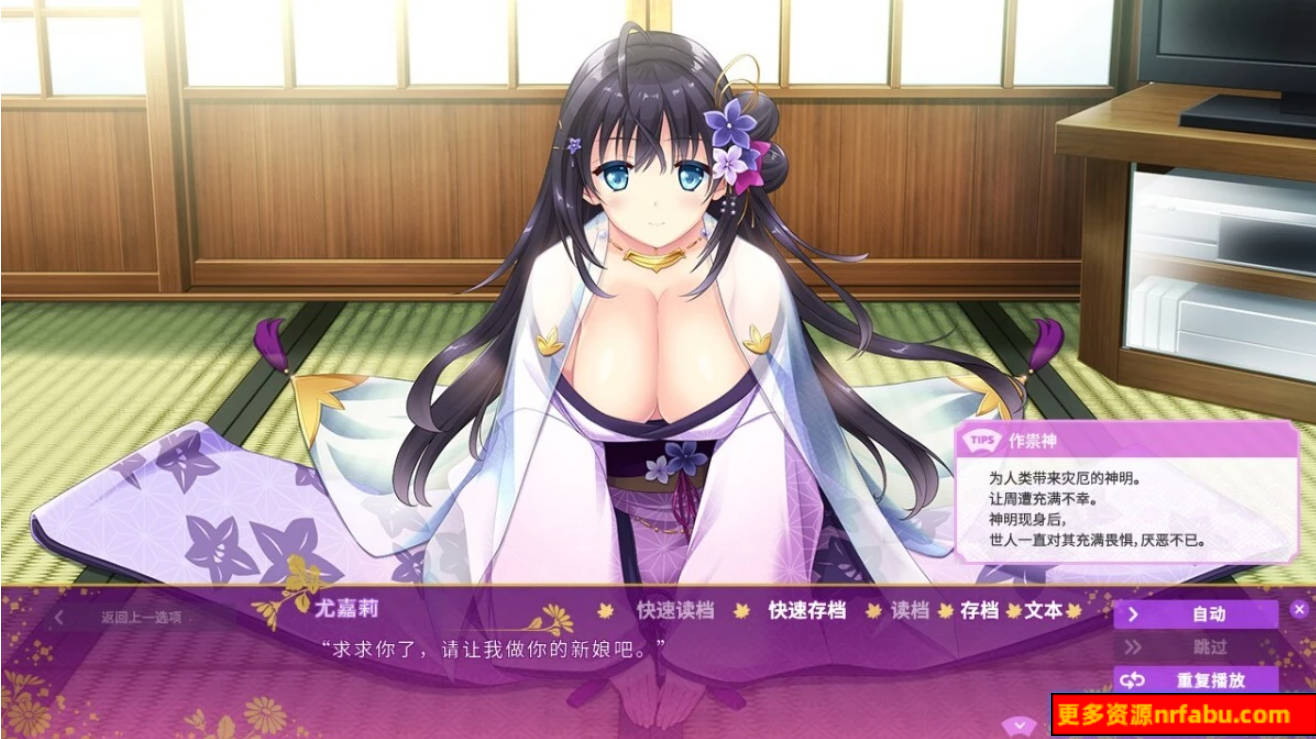
Task: Enable 跳过 skip mode
Action: 1210,647
